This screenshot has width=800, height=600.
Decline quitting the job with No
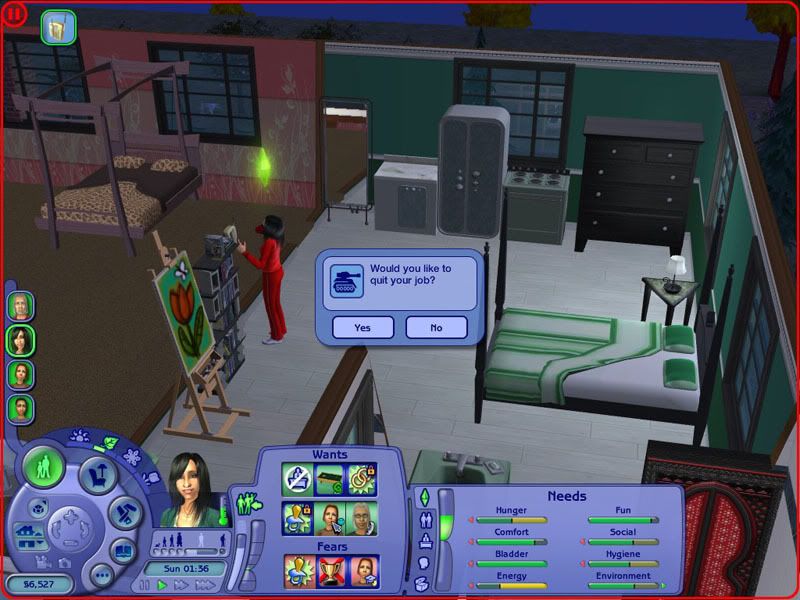(x=436, y=327)
